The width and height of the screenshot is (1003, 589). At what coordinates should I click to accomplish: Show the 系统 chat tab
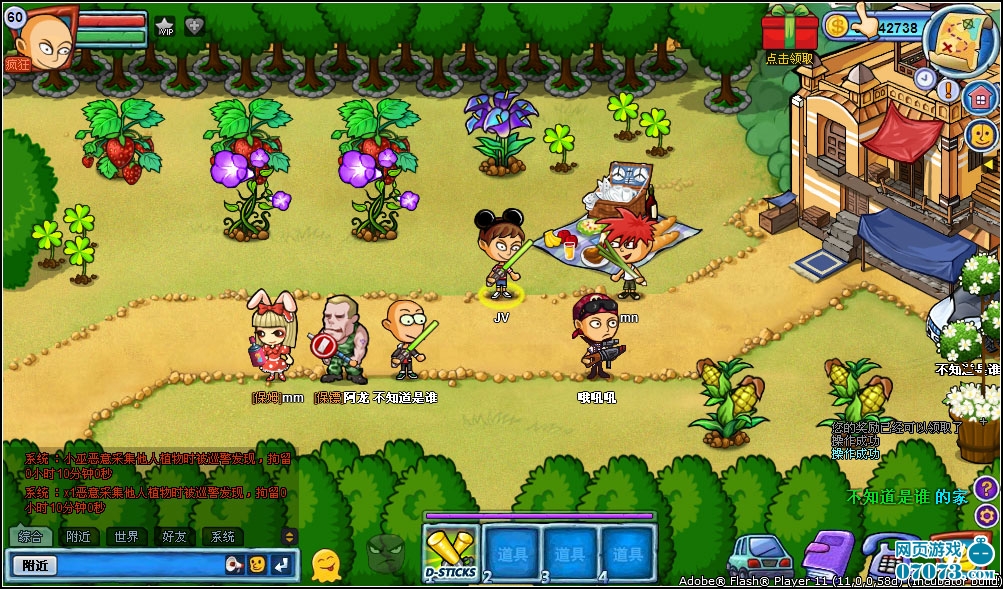pyautogui.click(x=222, y=536)
